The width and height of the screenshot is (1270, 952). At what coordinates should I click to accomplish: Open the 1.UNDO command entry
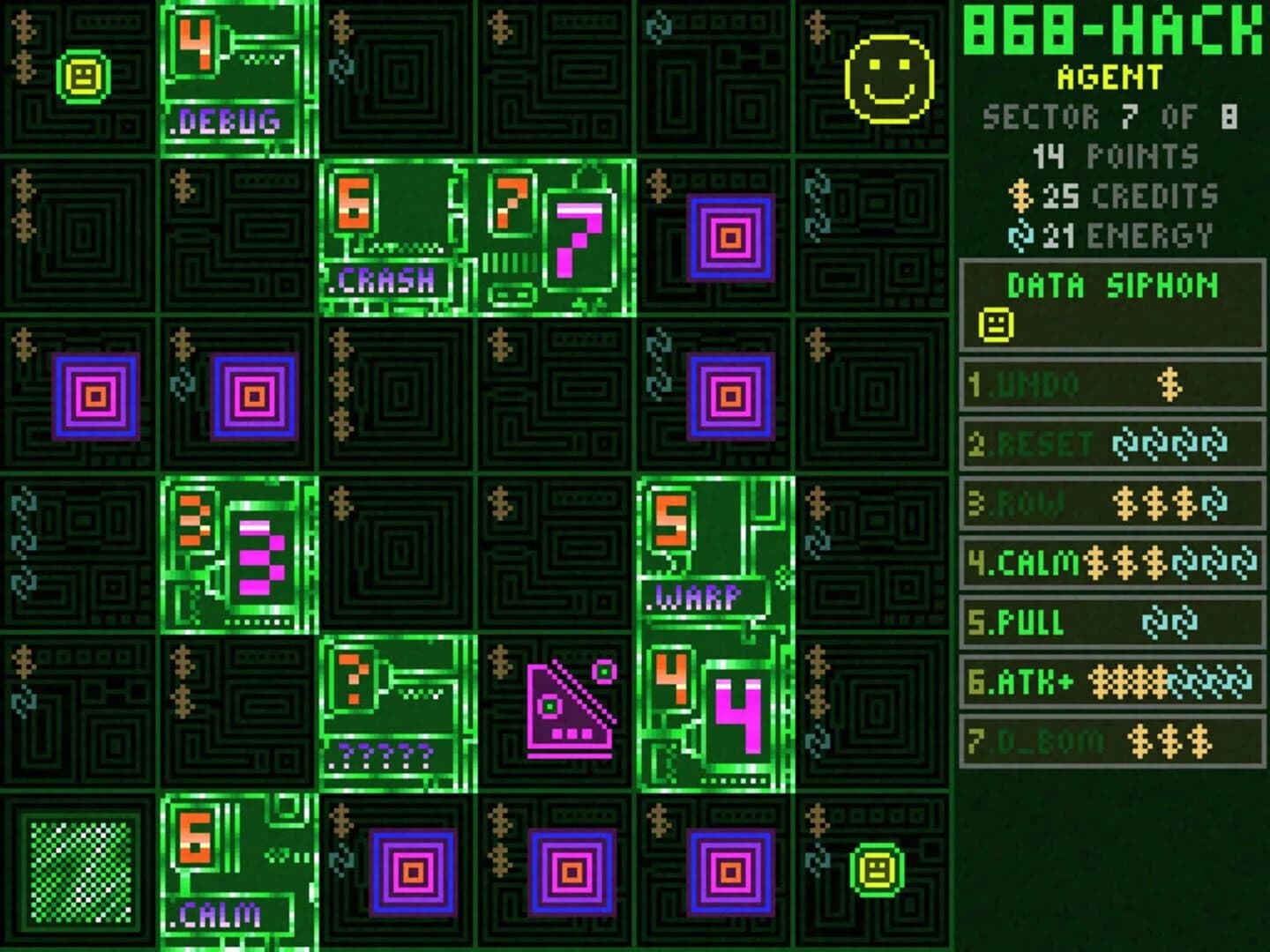tap(1111, 383)
